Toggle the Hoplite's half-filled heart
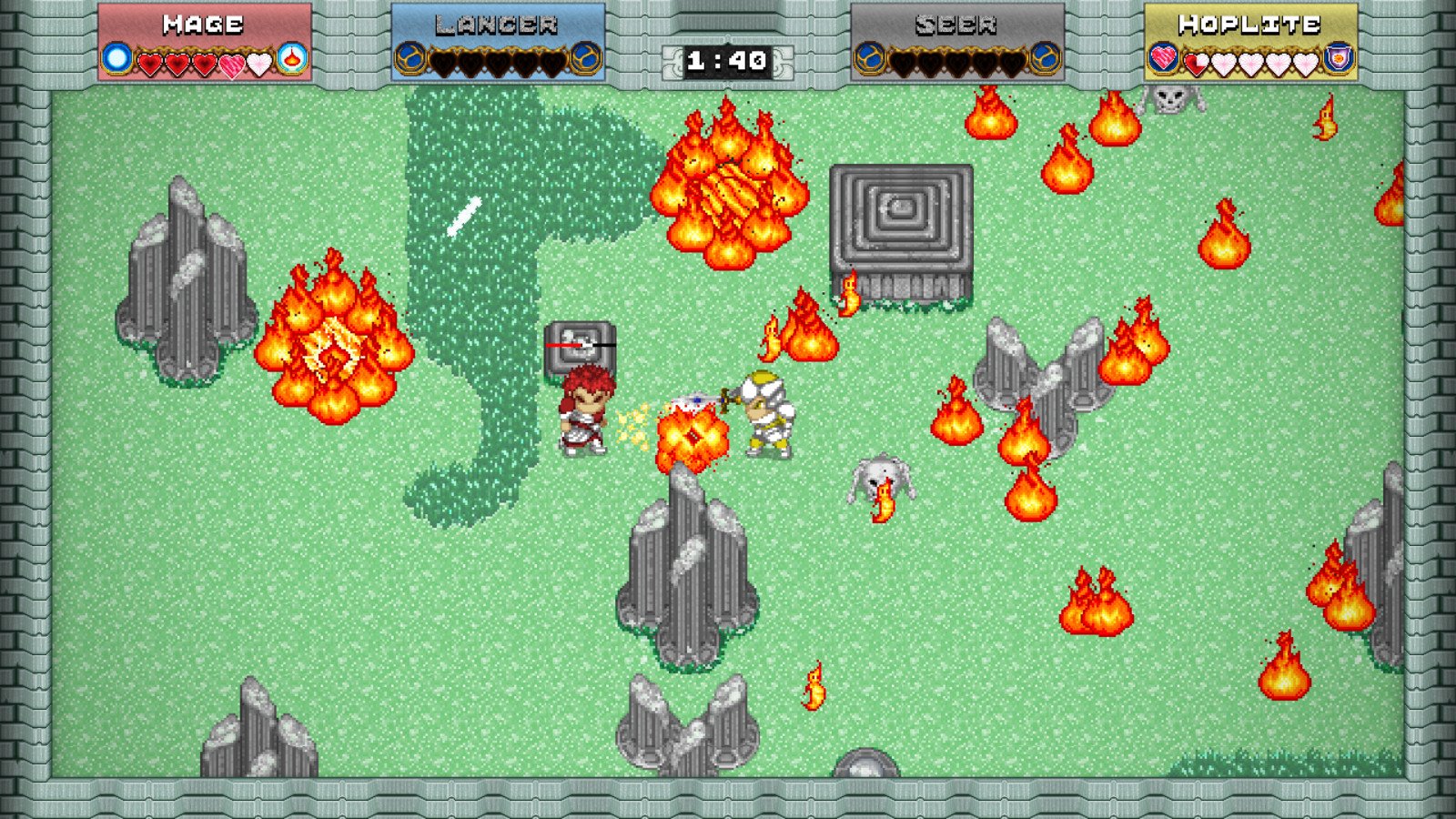 (1195, 63)
